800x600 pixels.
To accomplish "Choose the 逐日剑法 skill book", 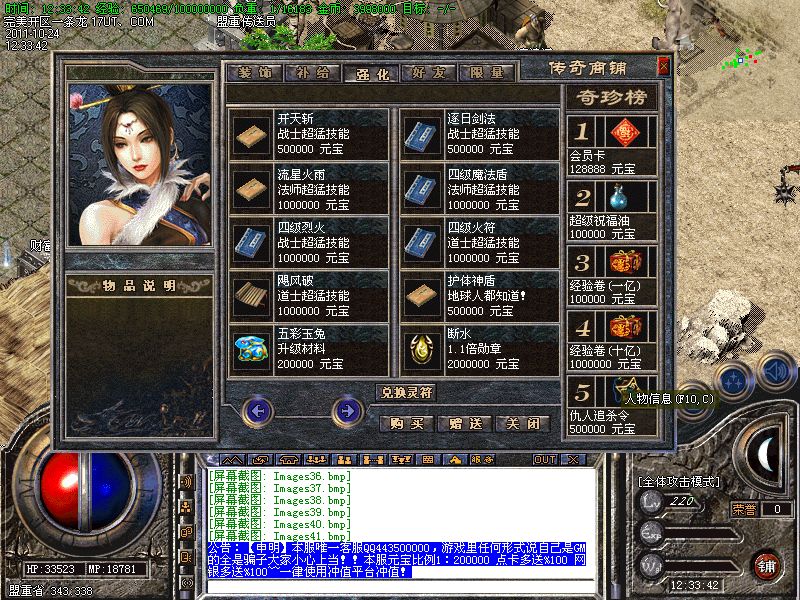I will (423, 134).
